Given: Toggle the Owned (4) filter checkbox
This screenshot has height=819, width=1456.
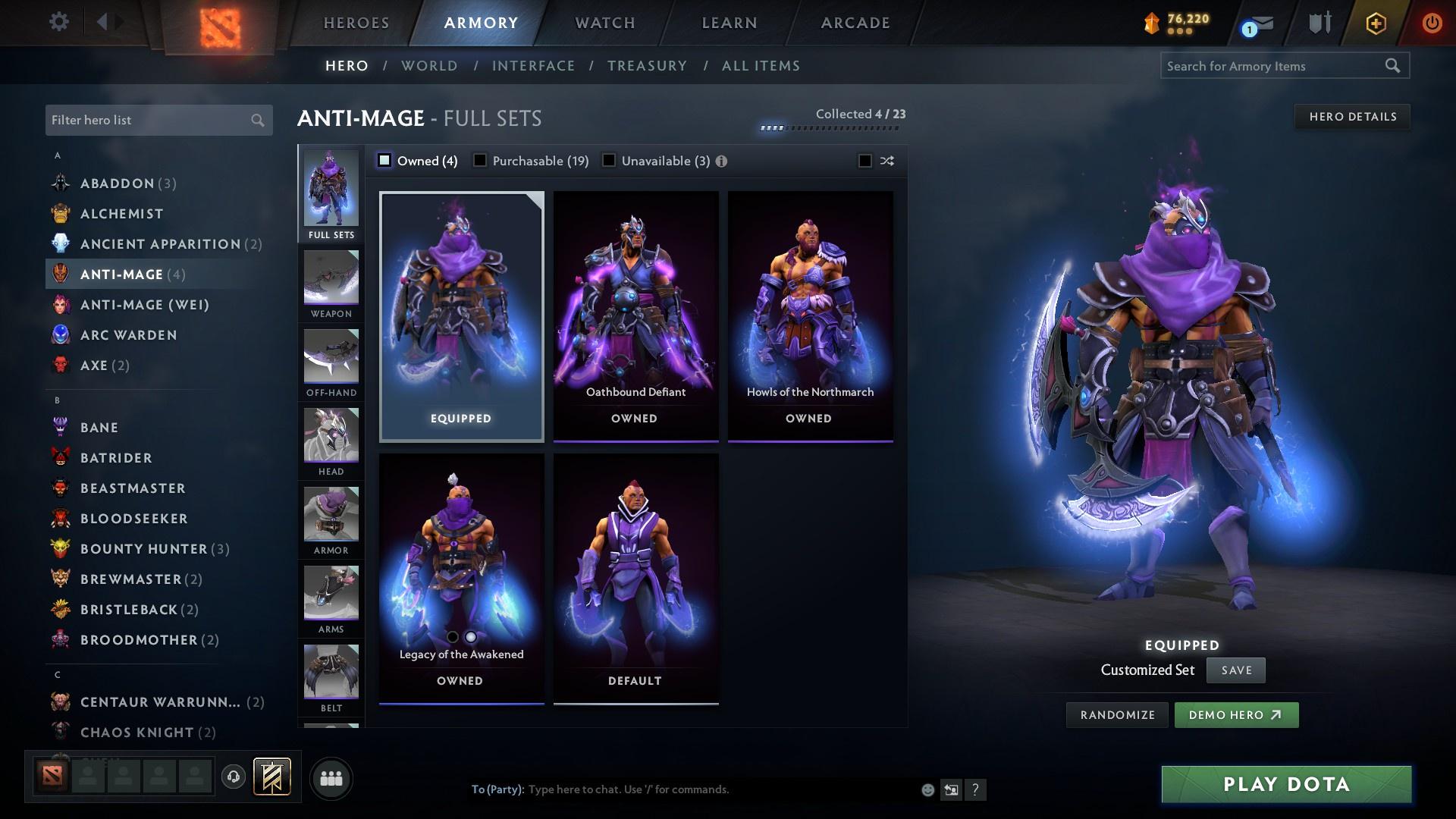Looking at the screenshot, I should pos(385,161).
